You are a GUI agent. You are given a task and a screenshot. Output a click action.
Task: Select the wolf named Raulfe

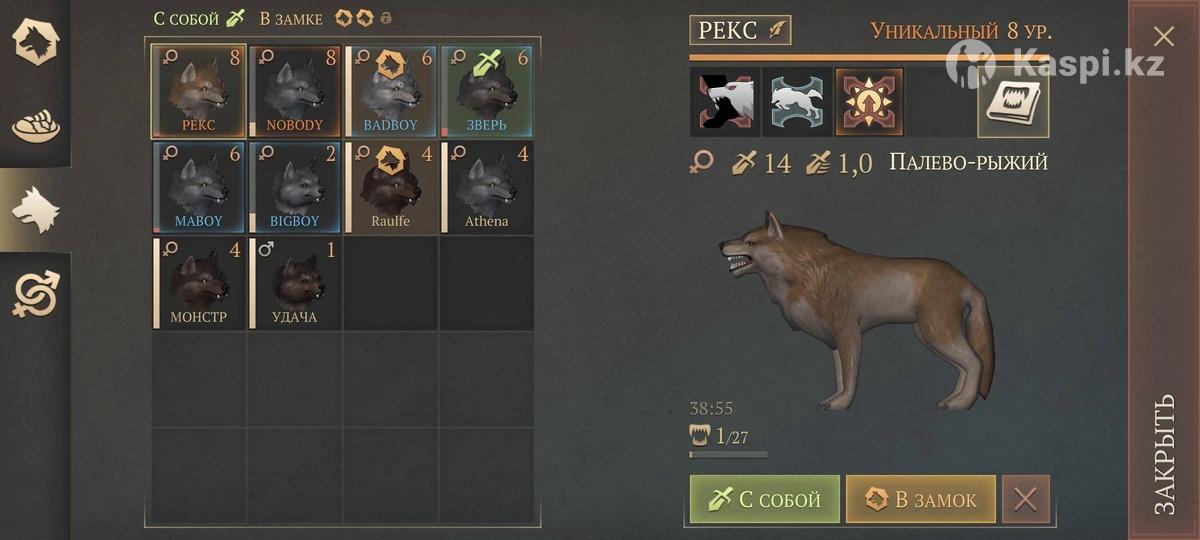click(x=390, y=186)
